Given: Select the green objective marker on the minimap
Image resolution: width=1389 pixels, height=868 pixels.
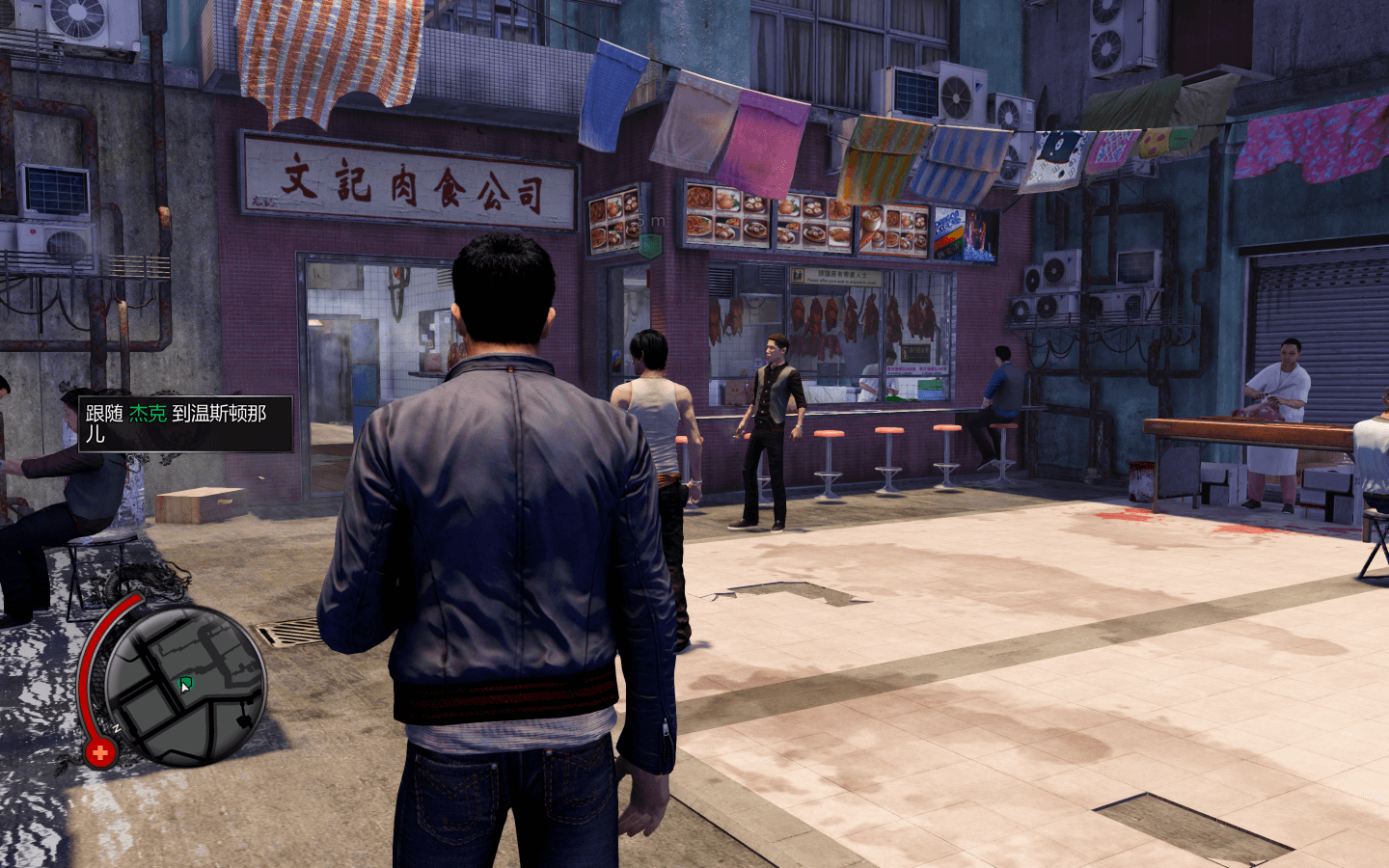Looking at the screenshot, I should 186,683.
